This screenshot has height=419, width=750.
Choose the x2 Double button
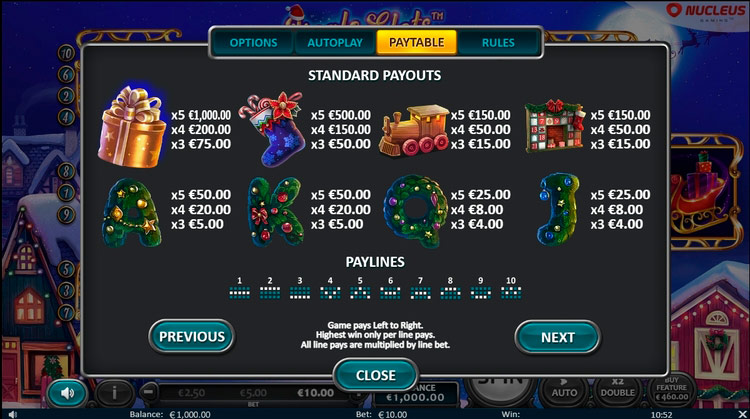point(618,390)
